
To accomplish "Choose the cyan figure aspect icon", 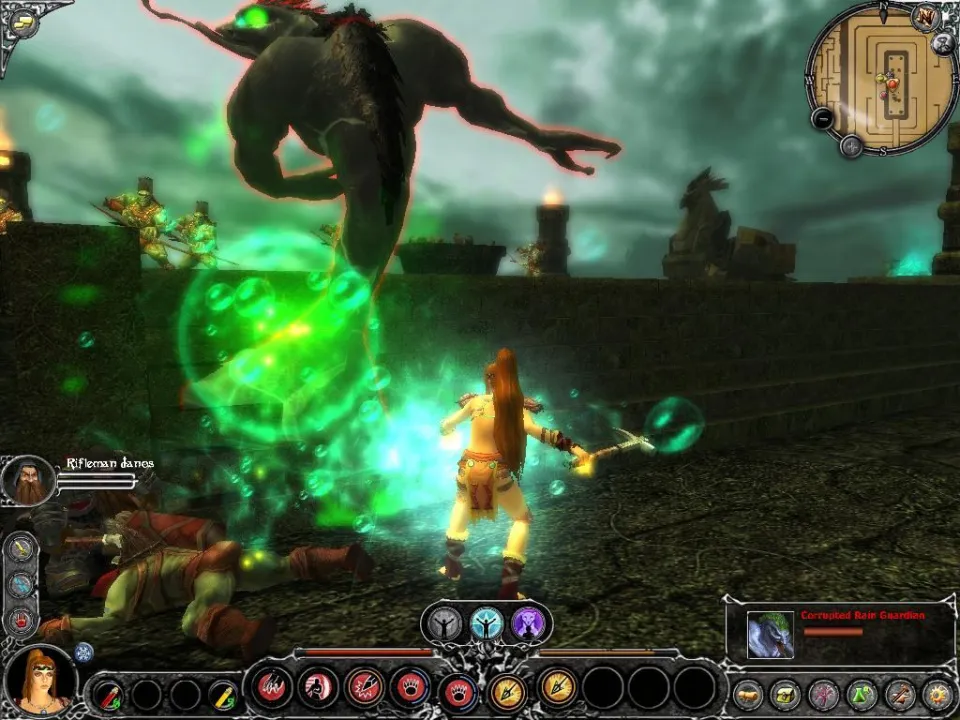I will [x=487, y=625].
